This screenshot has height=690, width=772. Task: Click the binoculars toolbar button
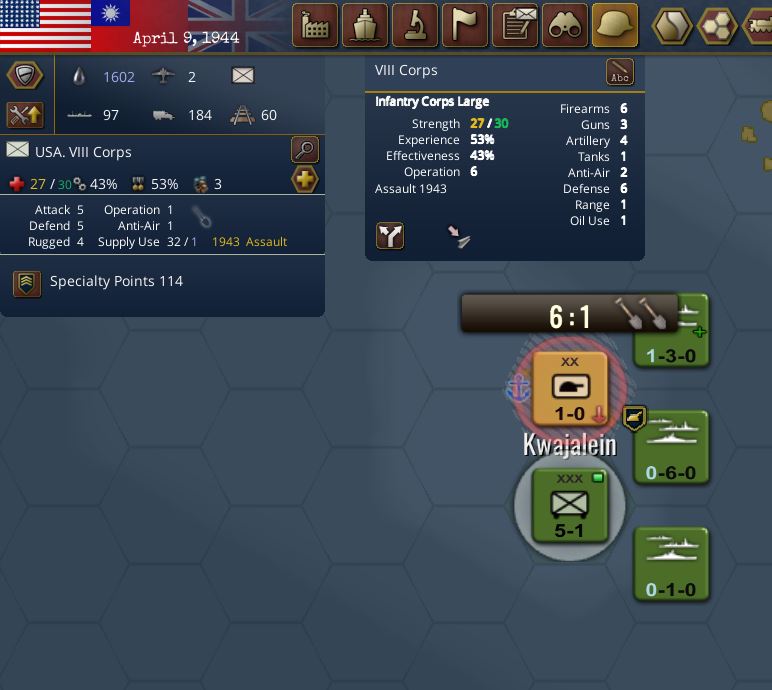click(566, 26)
